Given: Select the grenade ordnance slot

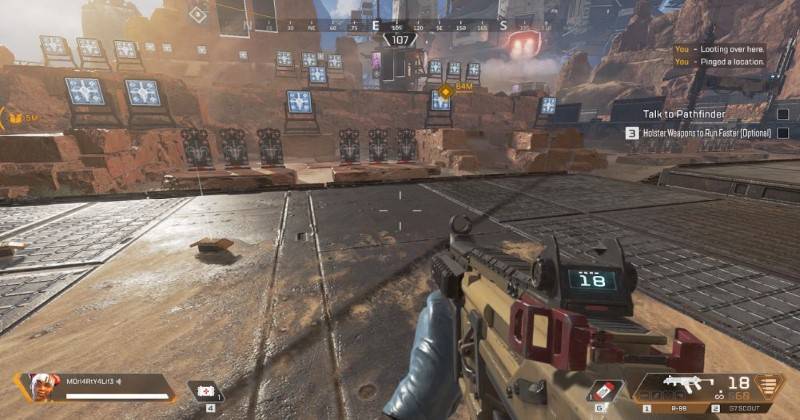Looking at the screenshot, I should (x=602, y=391).
